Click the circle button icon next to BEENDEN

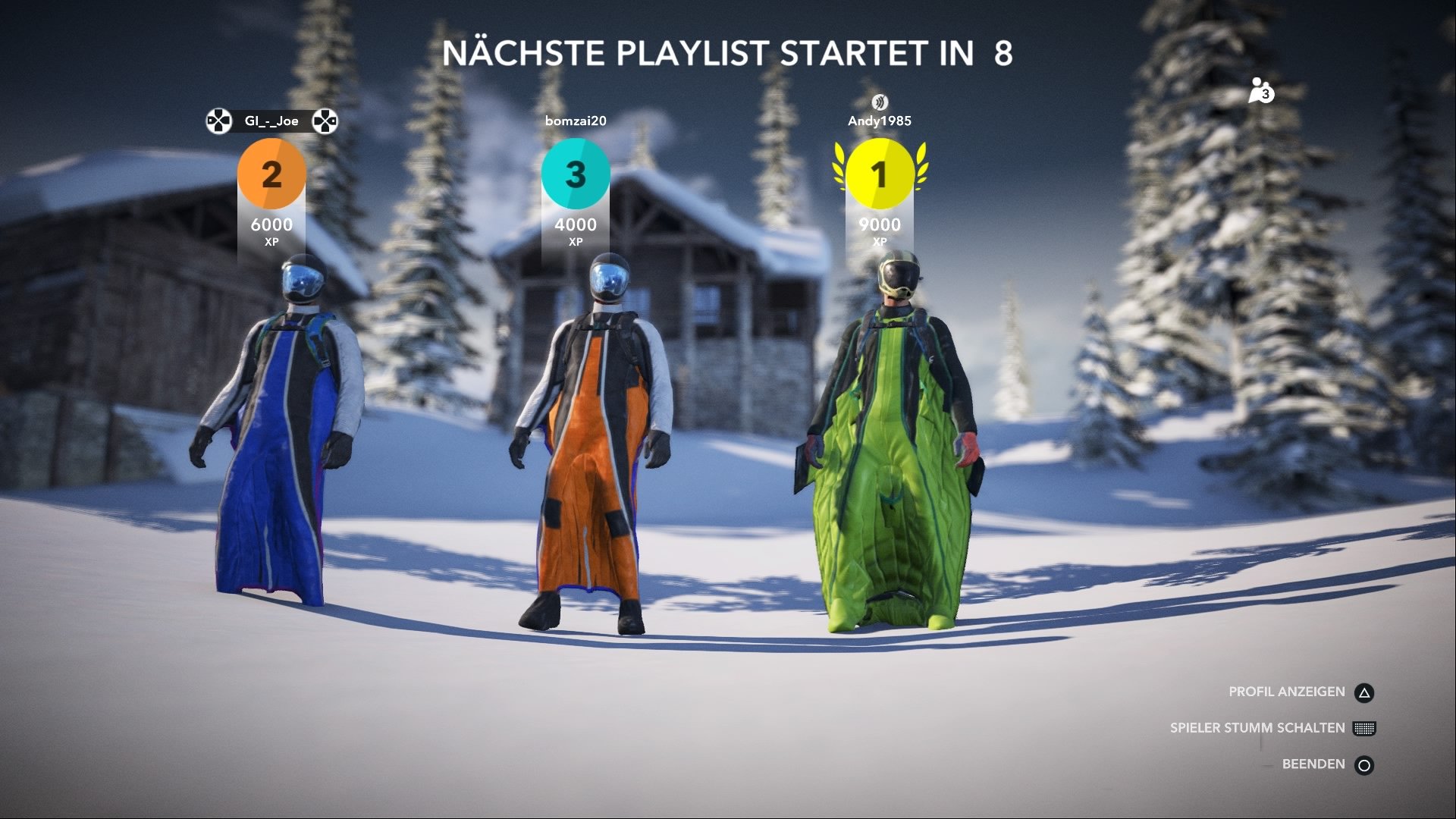tap(1367, 764)
